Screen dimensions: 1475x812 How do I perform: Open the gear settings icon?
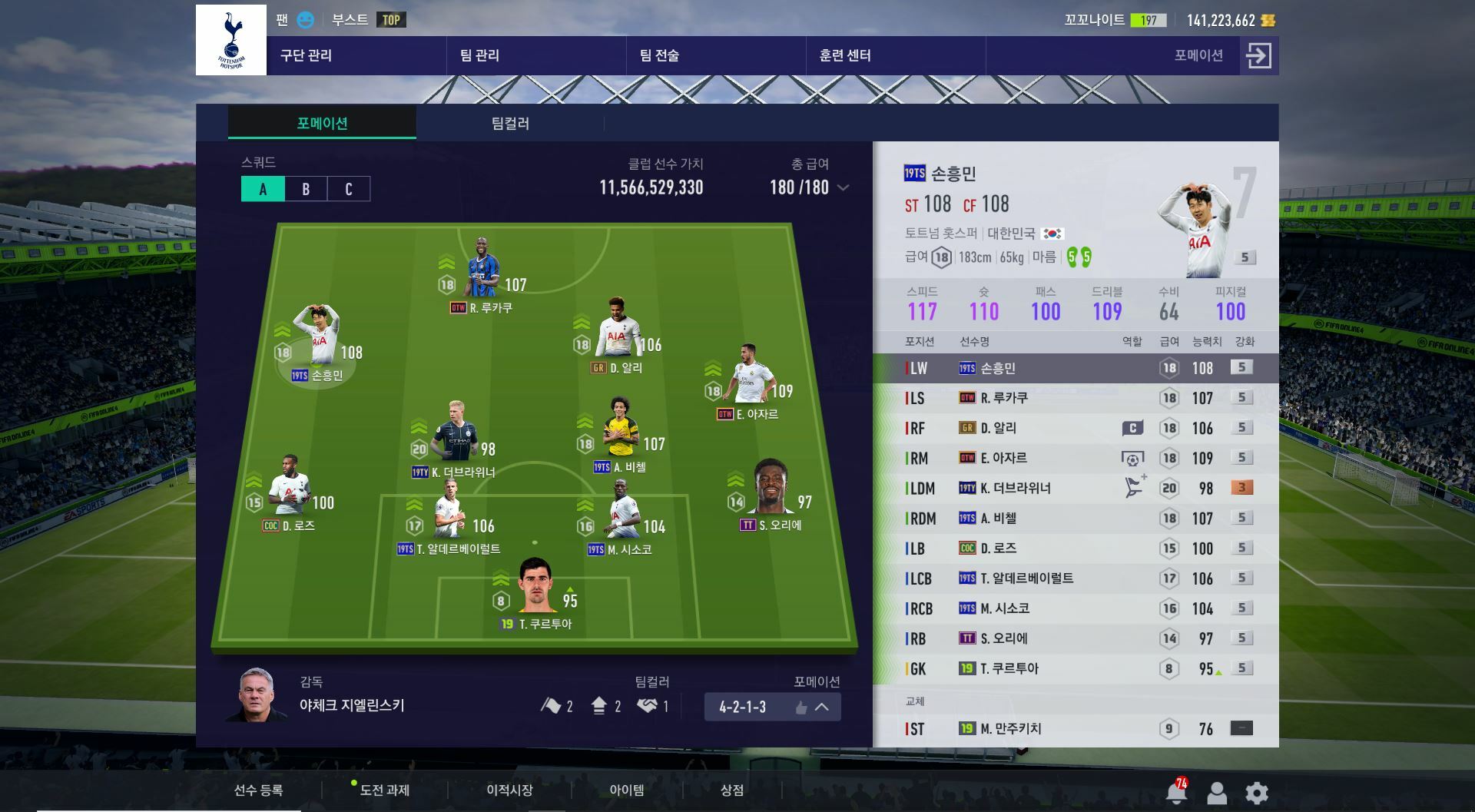click(1256, 792)
